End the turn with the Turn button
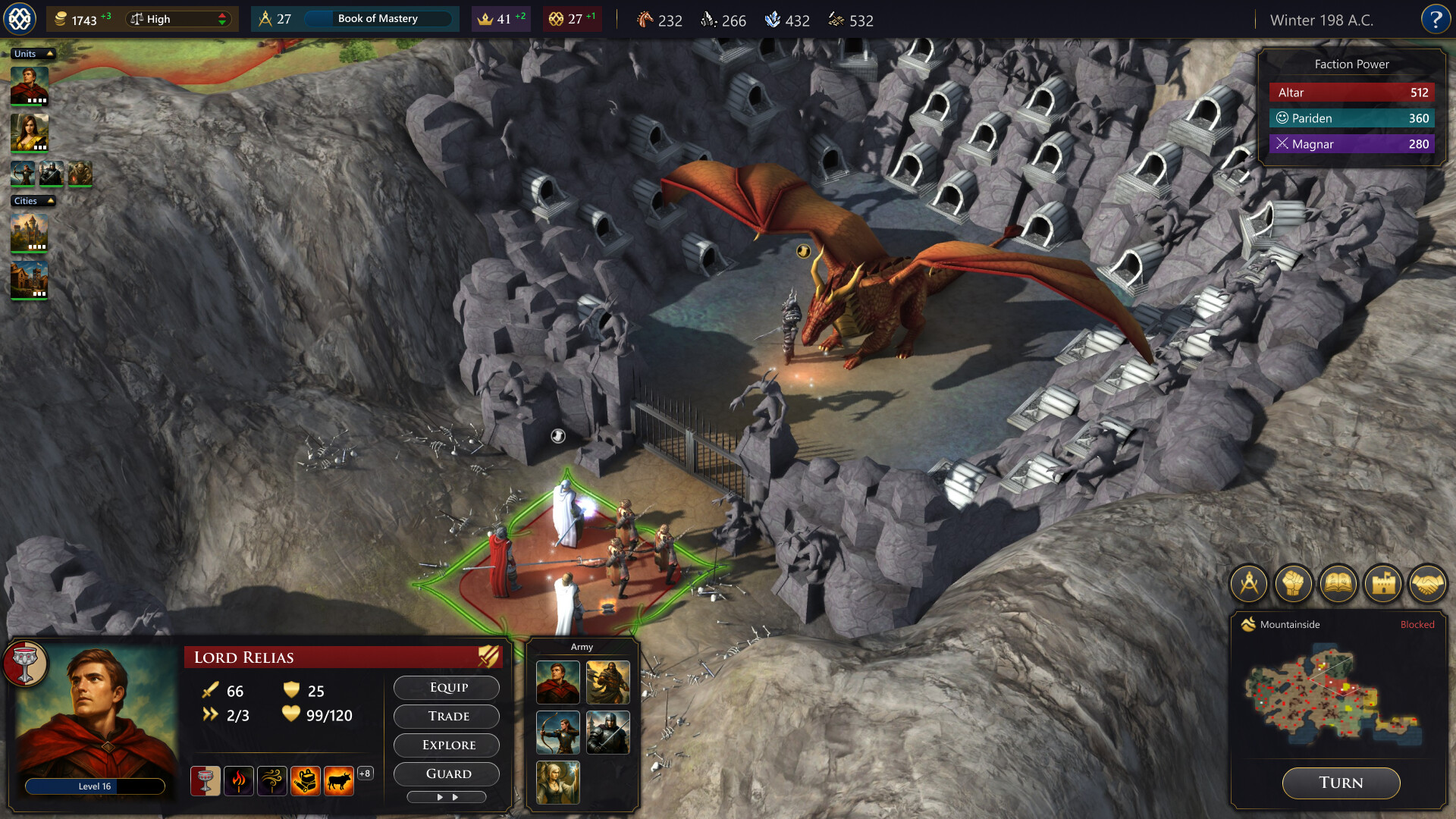The height and width of the screenshot is (819, 1456). click(1340, 783)
